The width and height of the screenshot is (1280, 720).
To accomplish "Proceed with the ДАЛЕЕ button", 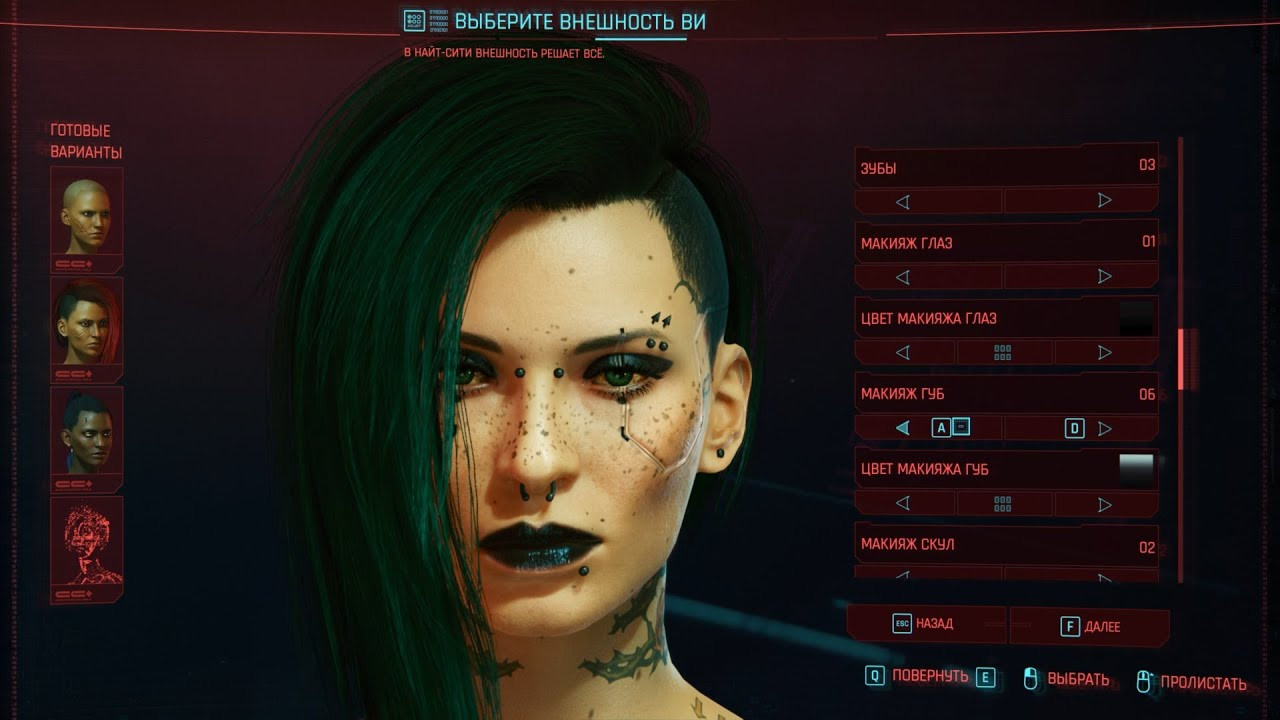I will [x=1090, y=627].
